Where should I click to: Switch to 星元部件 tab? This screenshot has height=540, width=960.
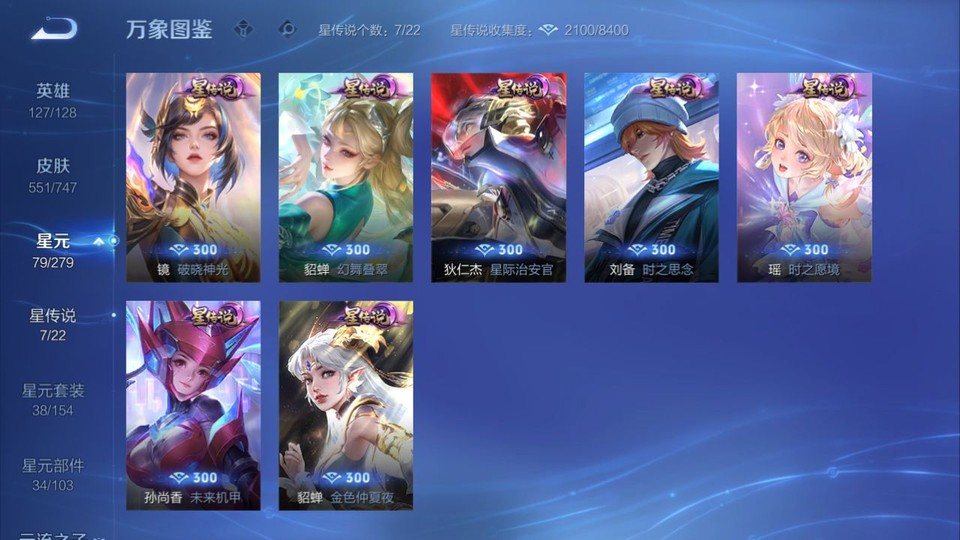pos(53,474)
